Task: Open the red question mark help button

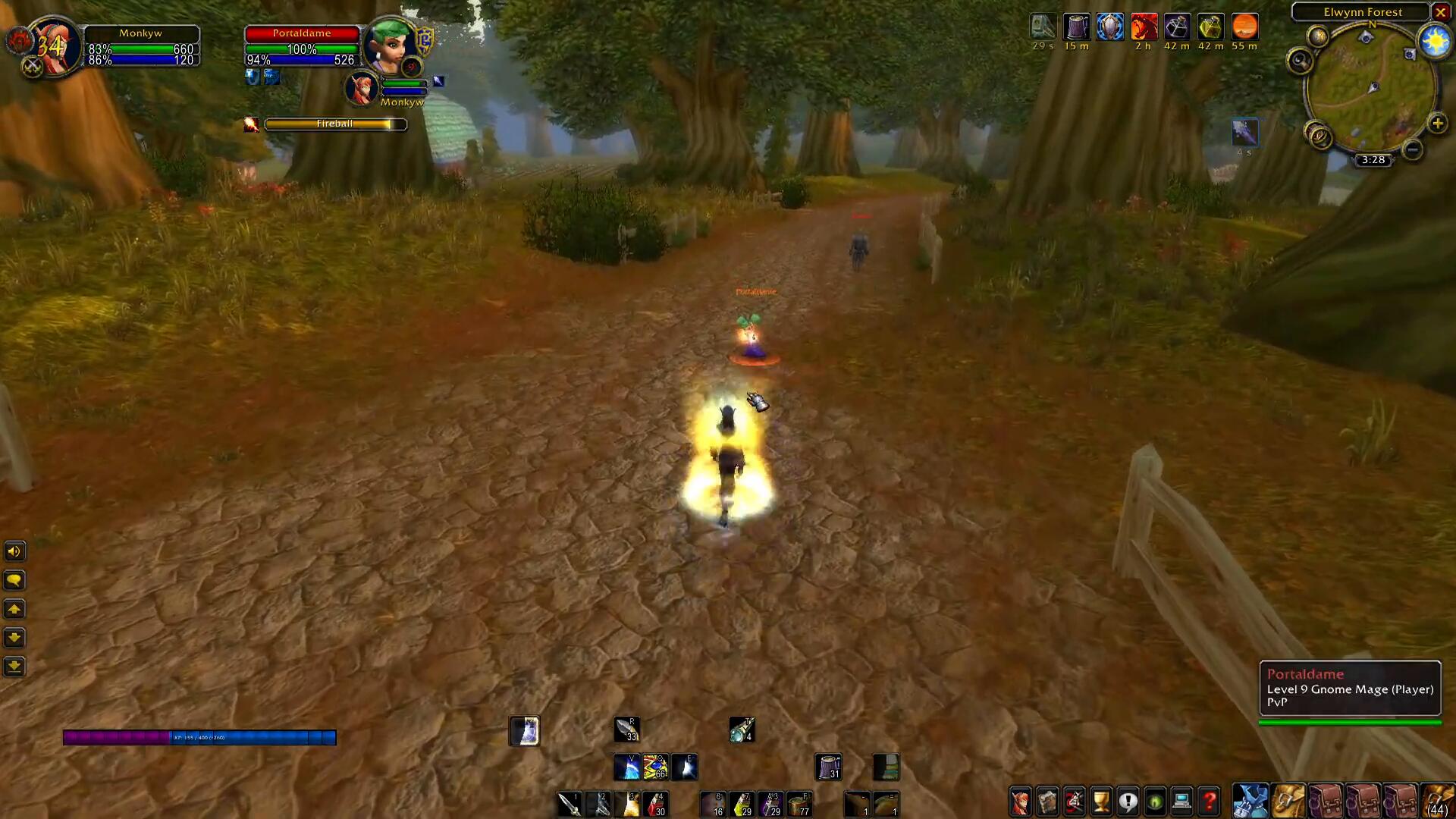Action: tap(1210, 801)
